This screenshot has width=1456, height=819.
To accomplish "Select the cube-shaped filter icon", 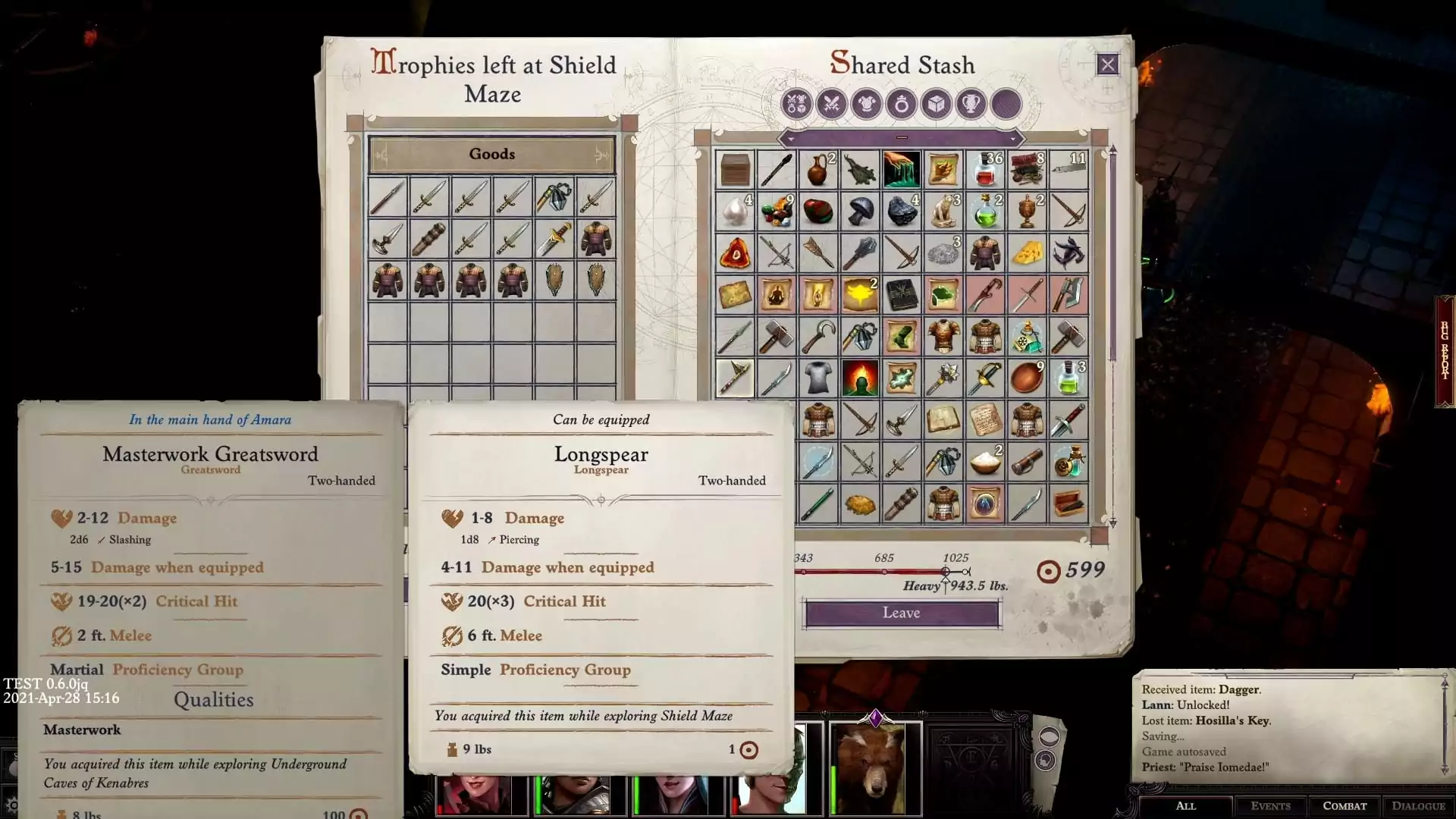I will click(936, 104).
